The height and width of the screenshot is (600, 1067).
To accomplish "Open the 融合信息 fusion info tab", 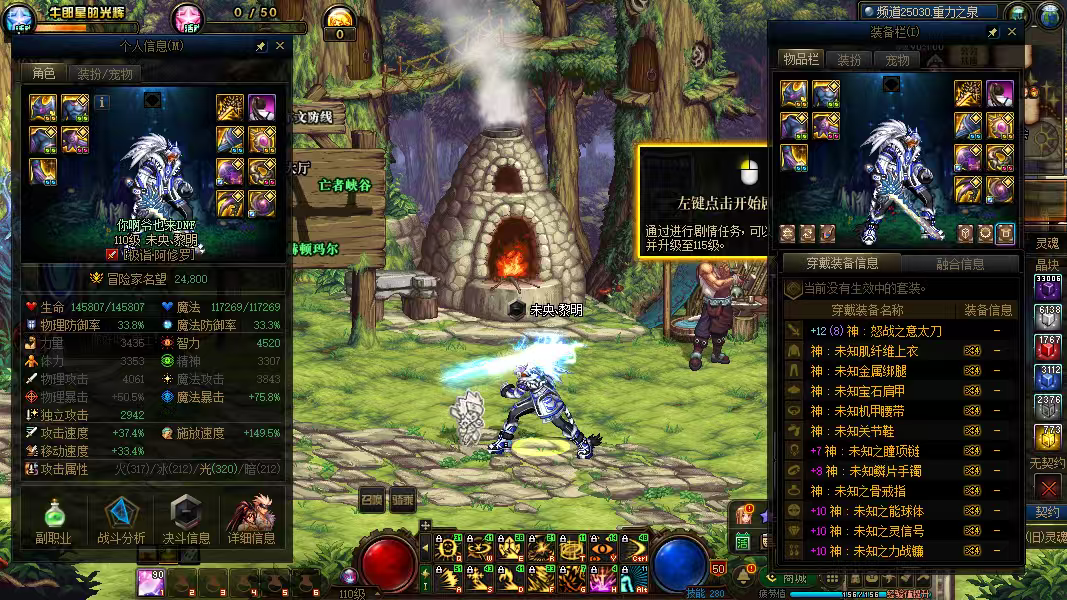I will point(959,264).
